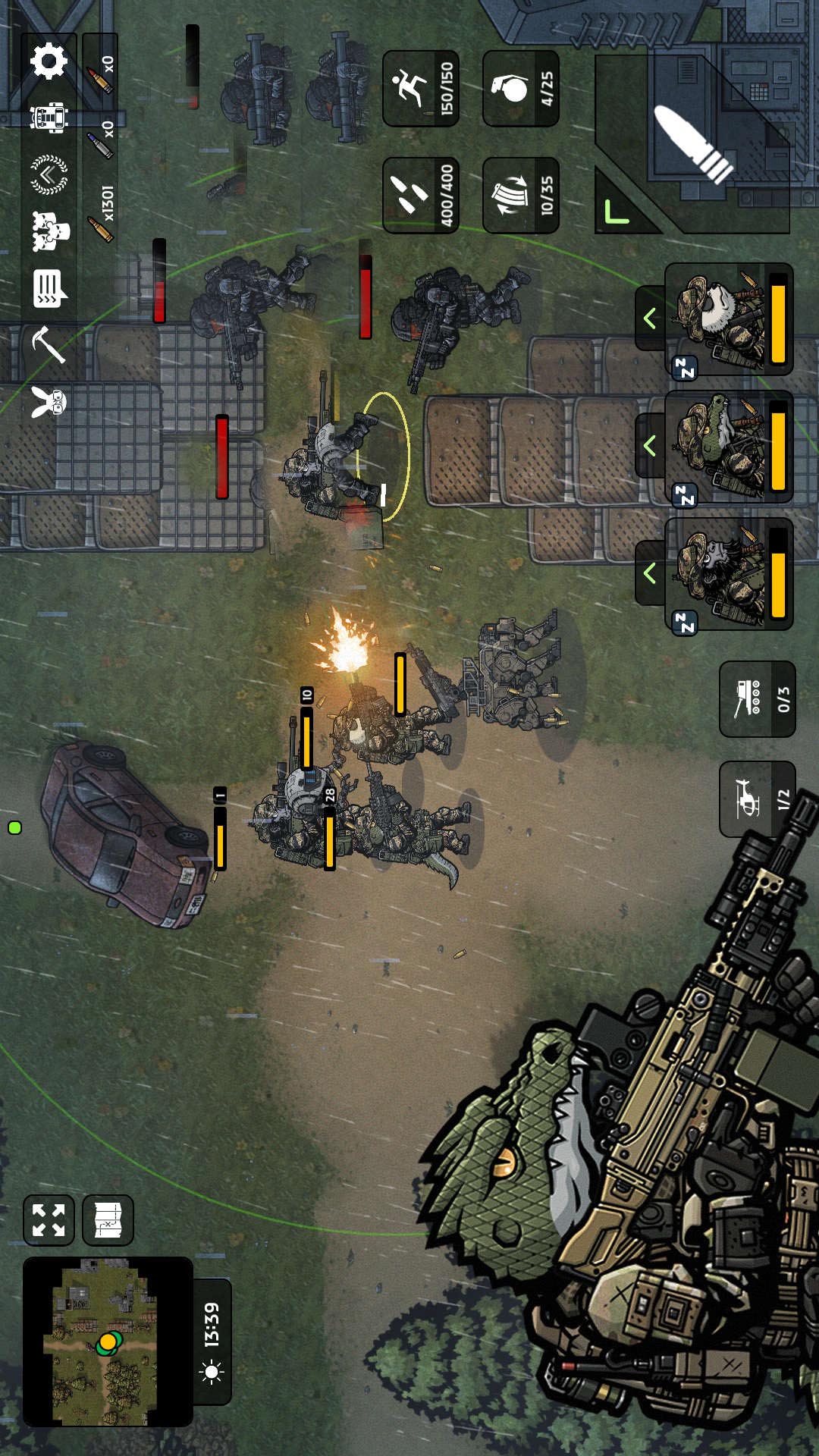Activate the sprint running-man button
Screen dimensions: 819x1456
click(x=420, y=89)
